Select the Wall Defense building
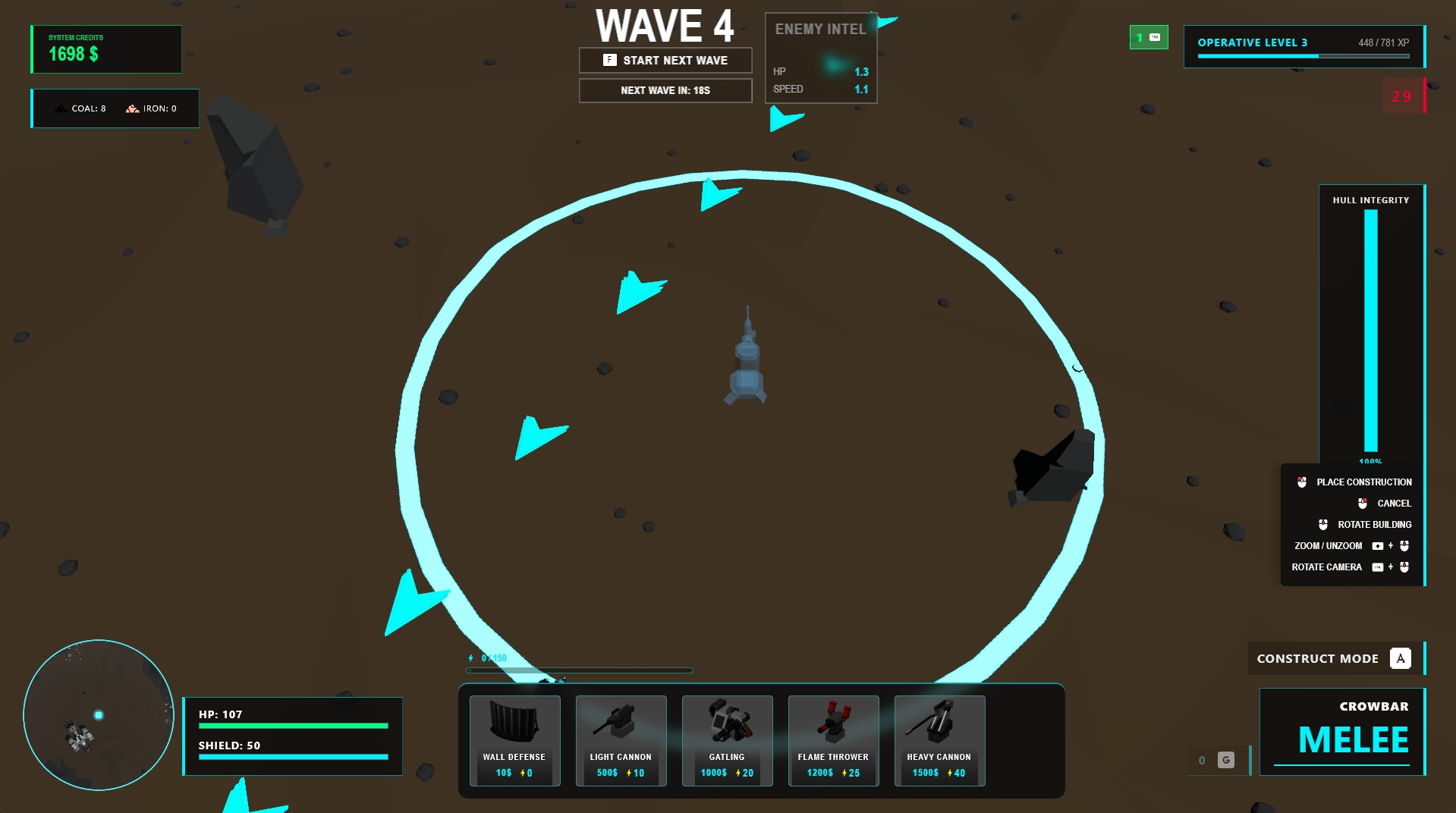 (514, 741)
